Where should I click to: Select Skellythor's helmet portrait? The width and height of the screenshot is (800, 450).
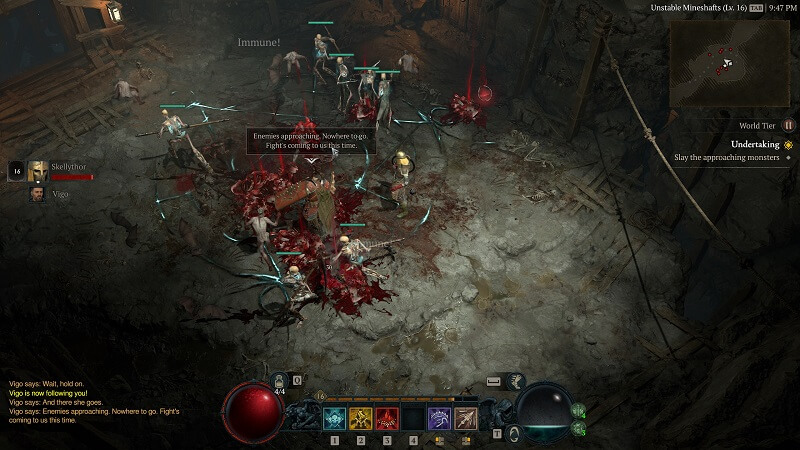(38, 171)
